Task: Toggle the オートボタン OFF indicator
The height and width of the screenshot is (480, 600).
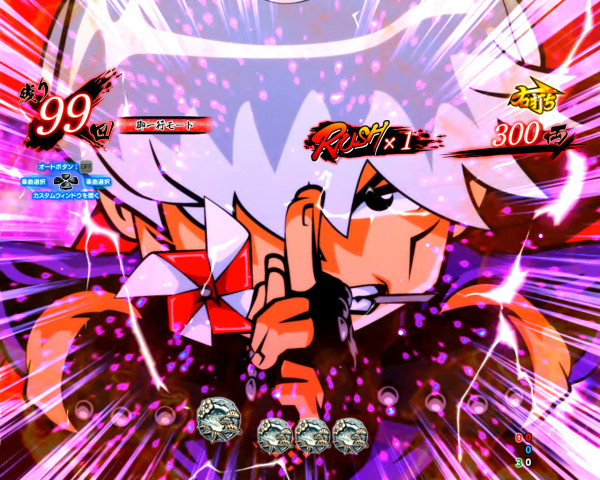Action: [x=86, y=166]
